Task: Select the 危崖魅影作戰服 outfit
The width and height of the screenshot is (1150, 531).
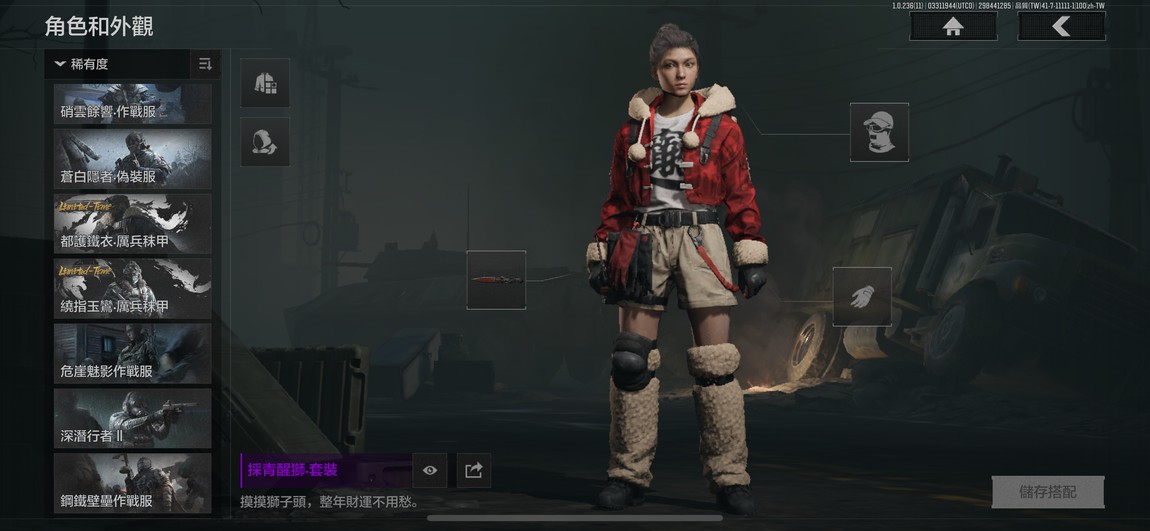Action: click(133, 353)
